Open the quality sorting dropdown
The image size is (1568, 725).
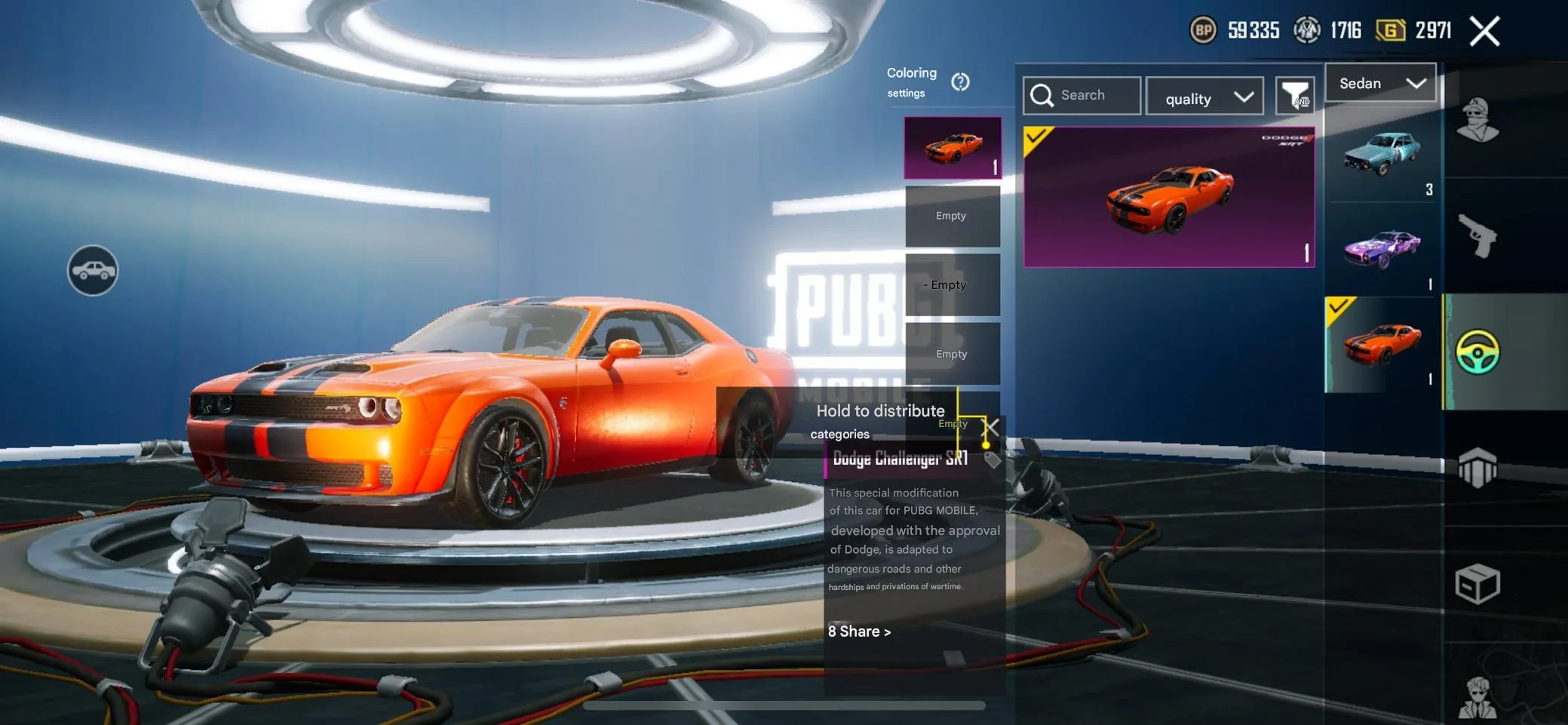(x=1204, y=97)
